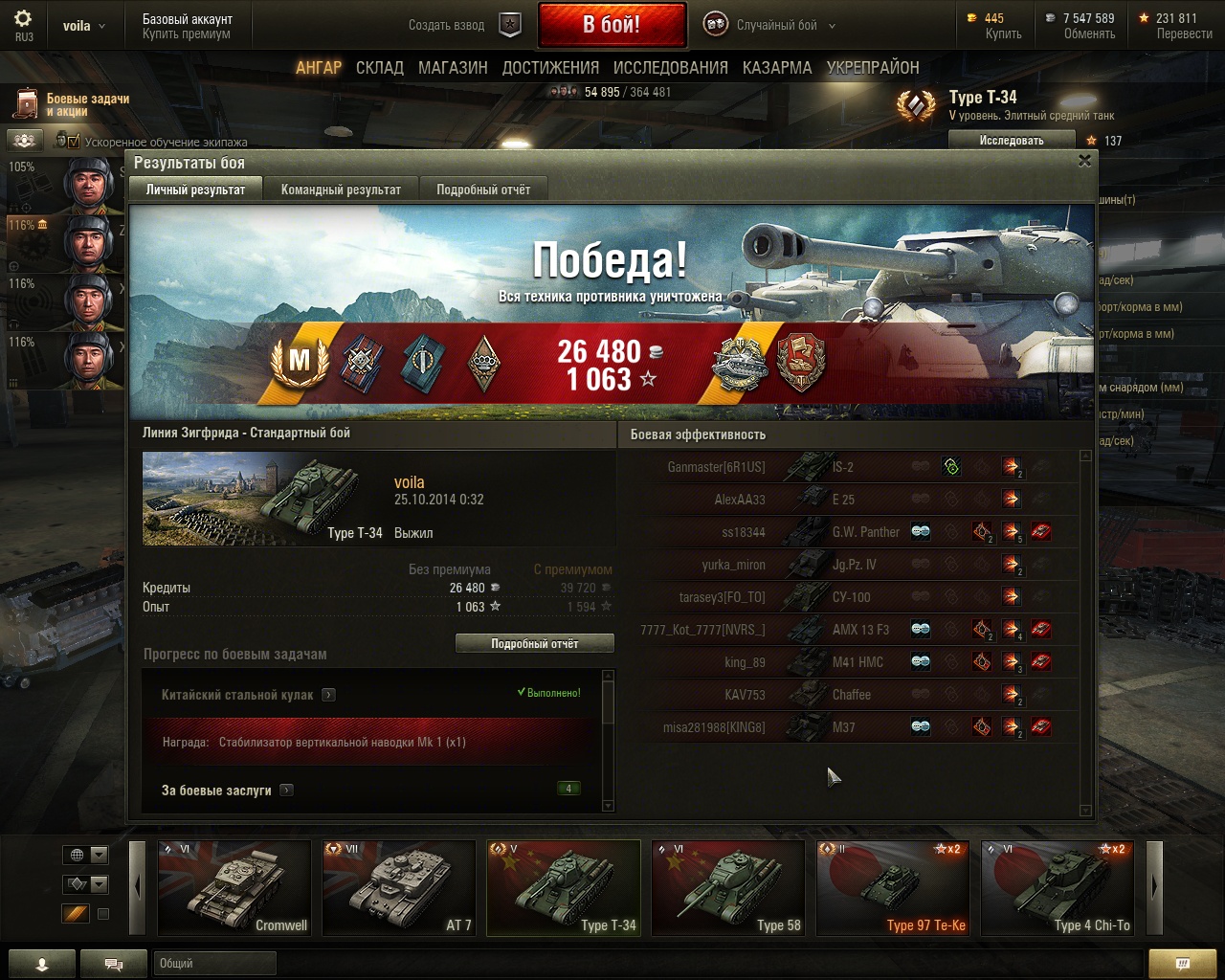
Task: Select the Cromwell tank in carousel
Action: tap(234, 887)
